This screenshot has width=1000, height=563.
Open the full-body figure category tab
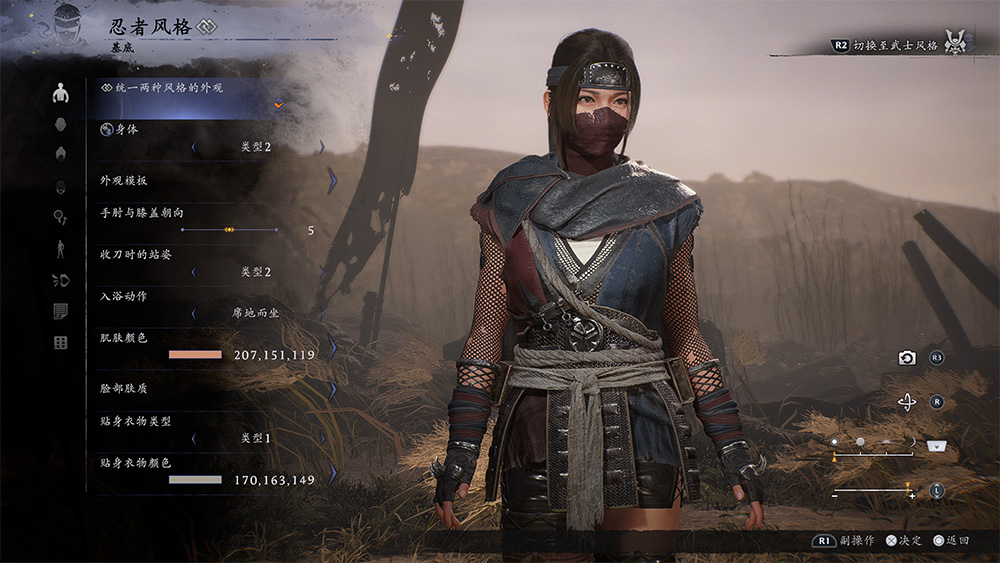[61, 248]
